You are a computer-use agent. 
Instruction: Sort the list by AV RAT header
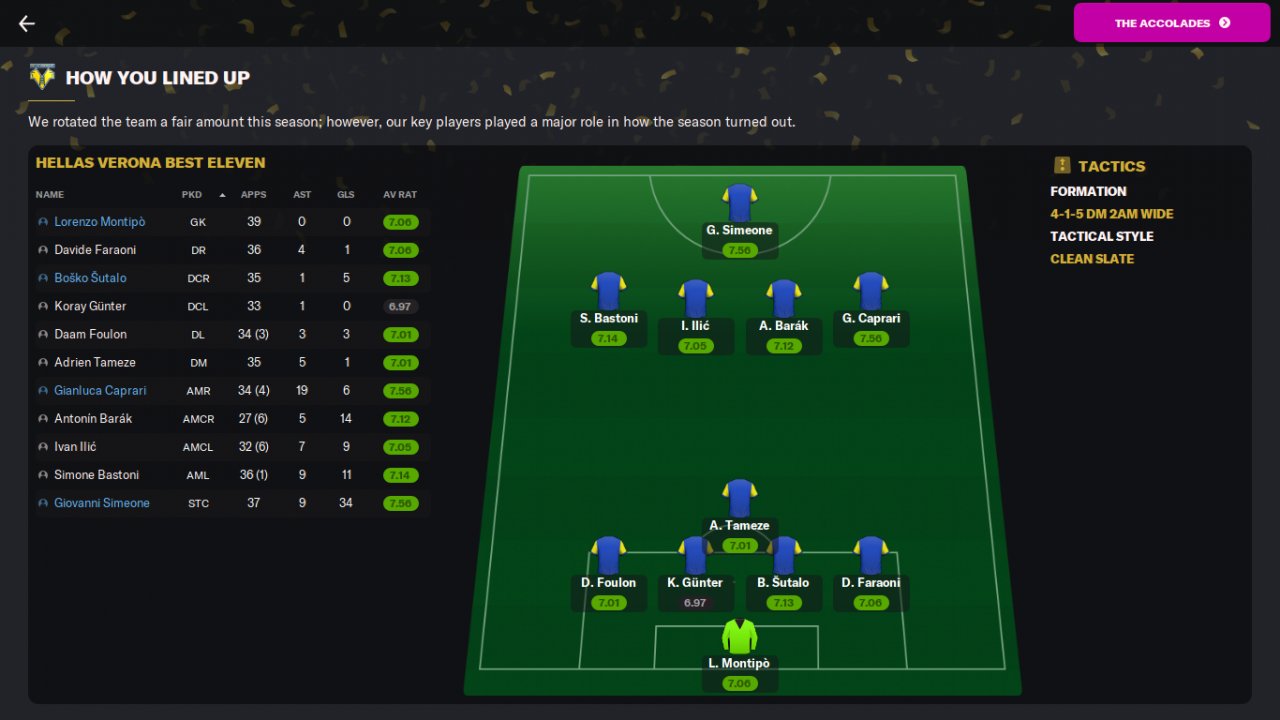tap(400, 195)
